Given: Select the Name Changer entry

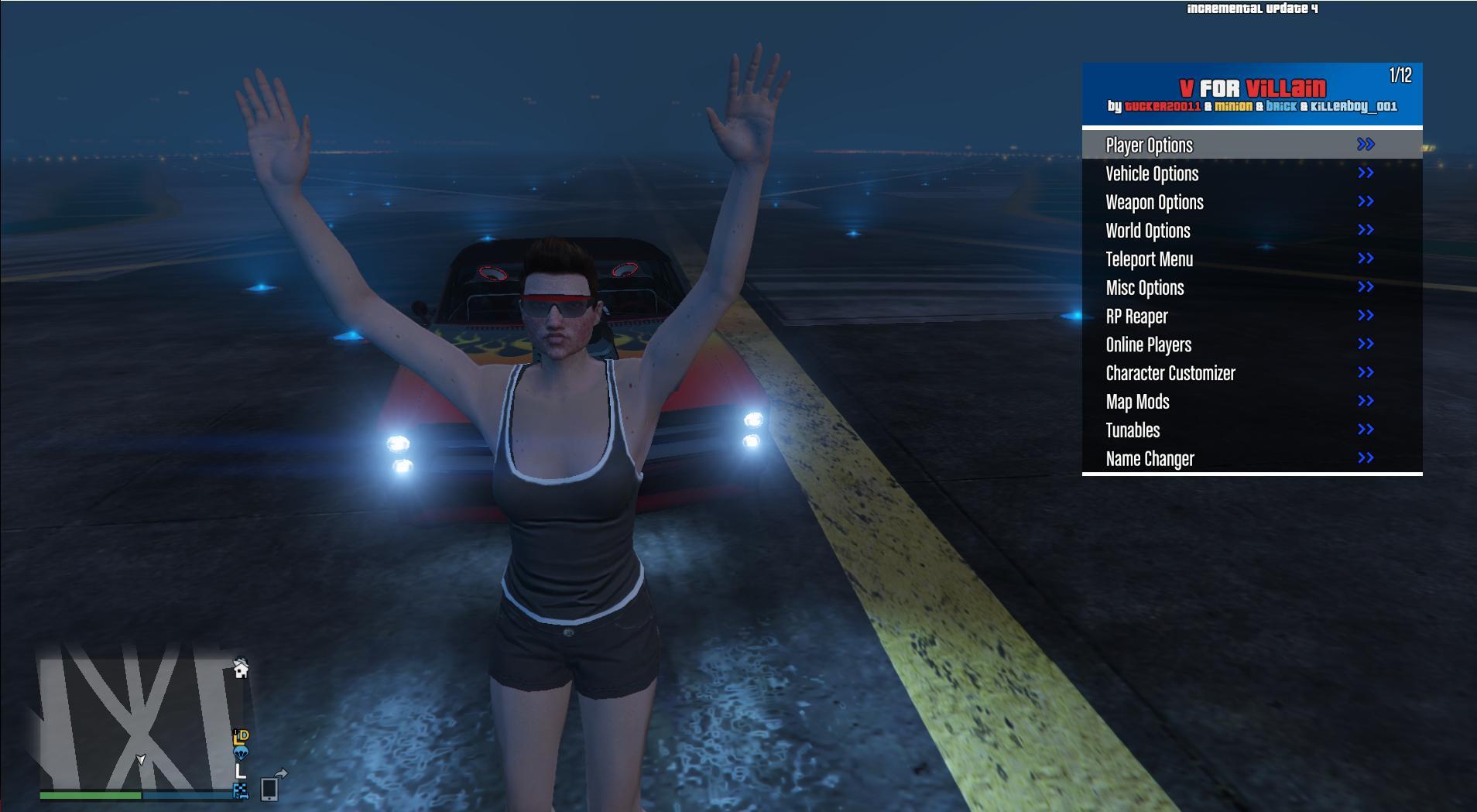Looking at the screenshot, I should click(x=1150, y=459).
